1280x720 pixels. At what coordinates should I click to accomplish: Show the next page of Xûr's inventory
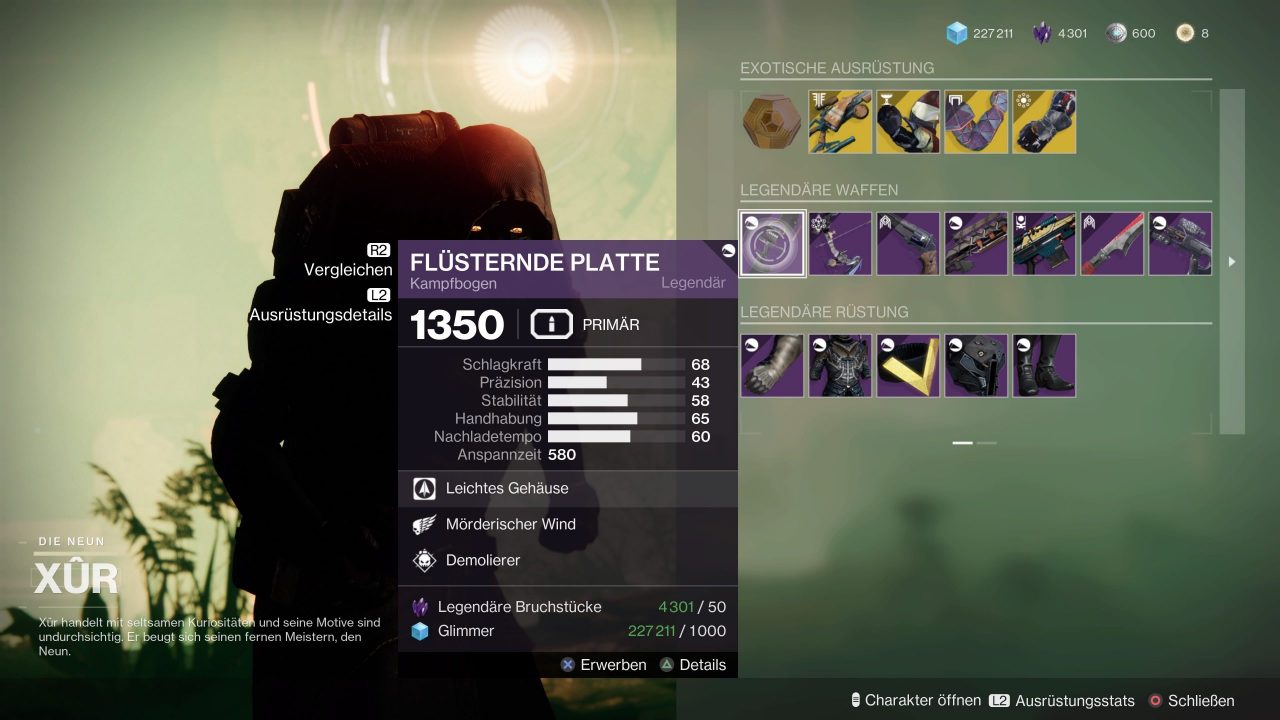[1232, 262]
